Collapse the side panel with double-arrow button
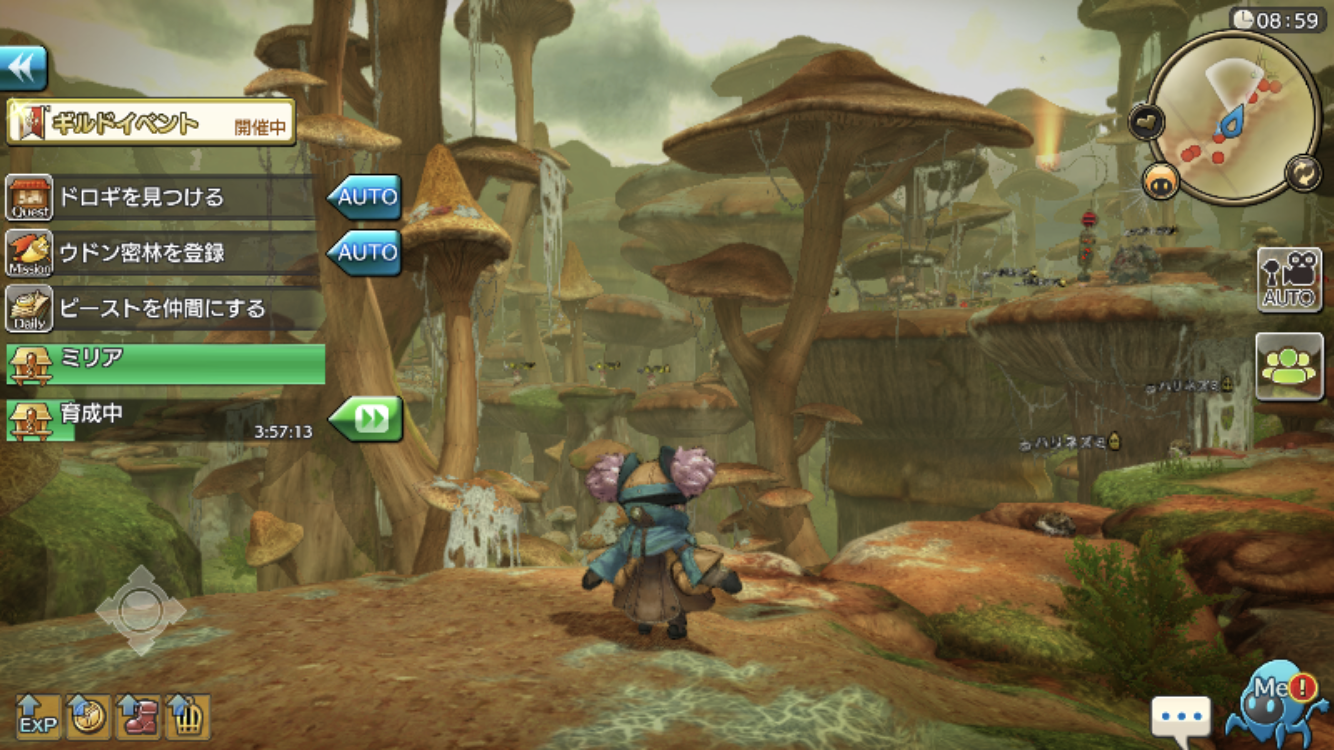 (23, 67)
